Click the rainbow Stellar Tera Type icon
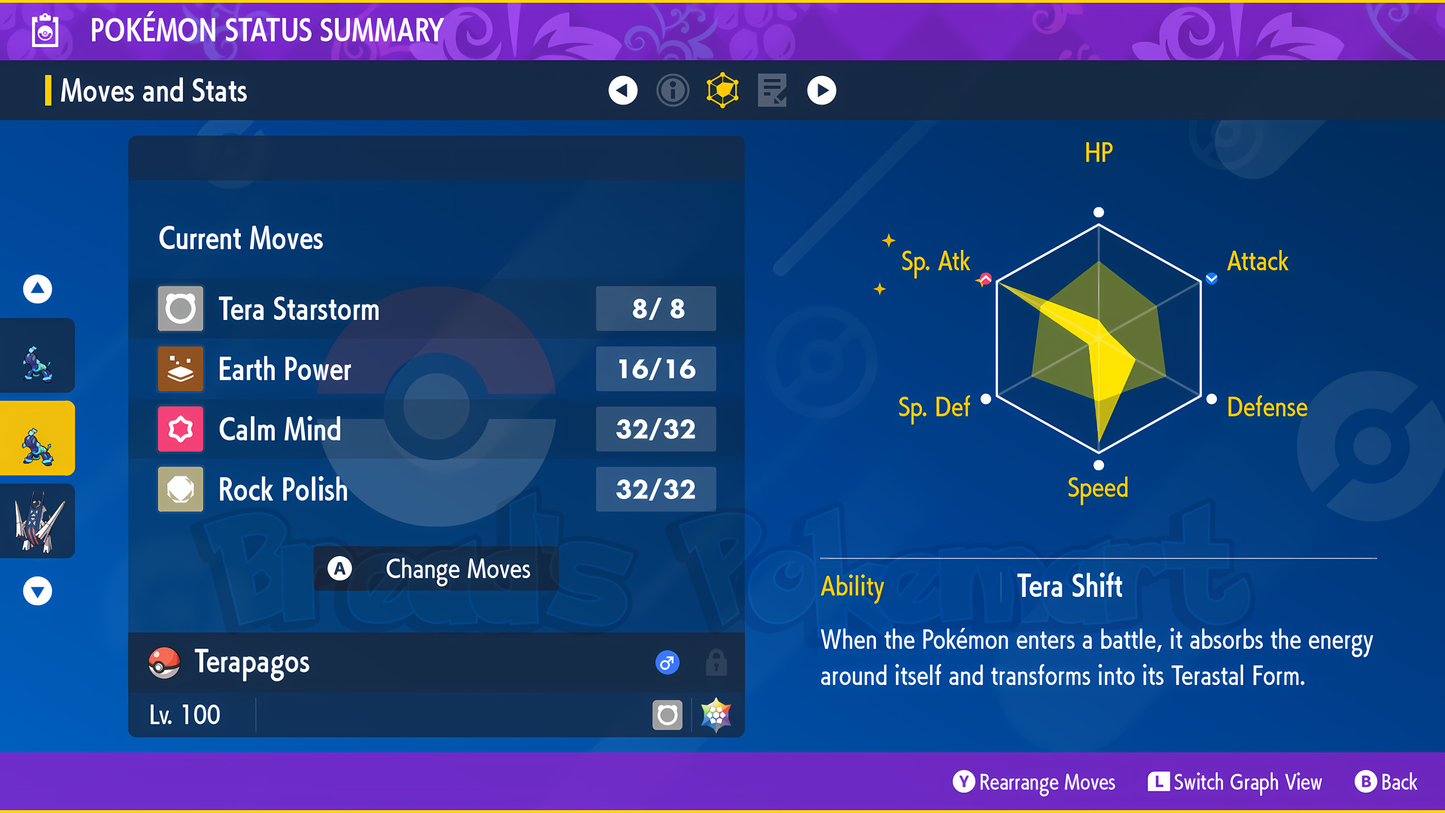 [x=716, y=714]
